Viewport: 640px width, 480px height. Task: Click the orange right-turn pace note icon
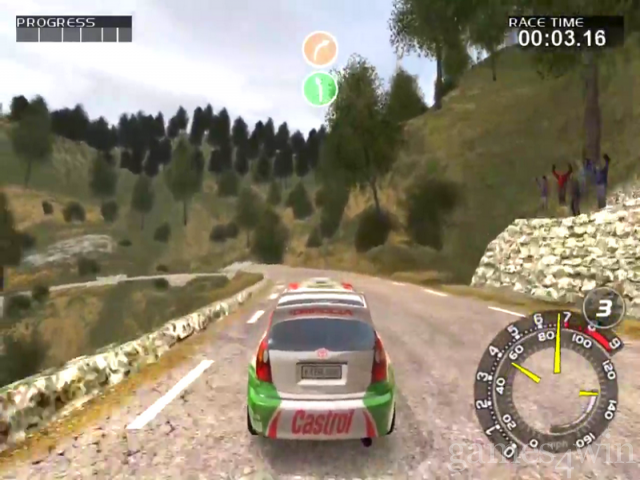[x=320, y=49]
